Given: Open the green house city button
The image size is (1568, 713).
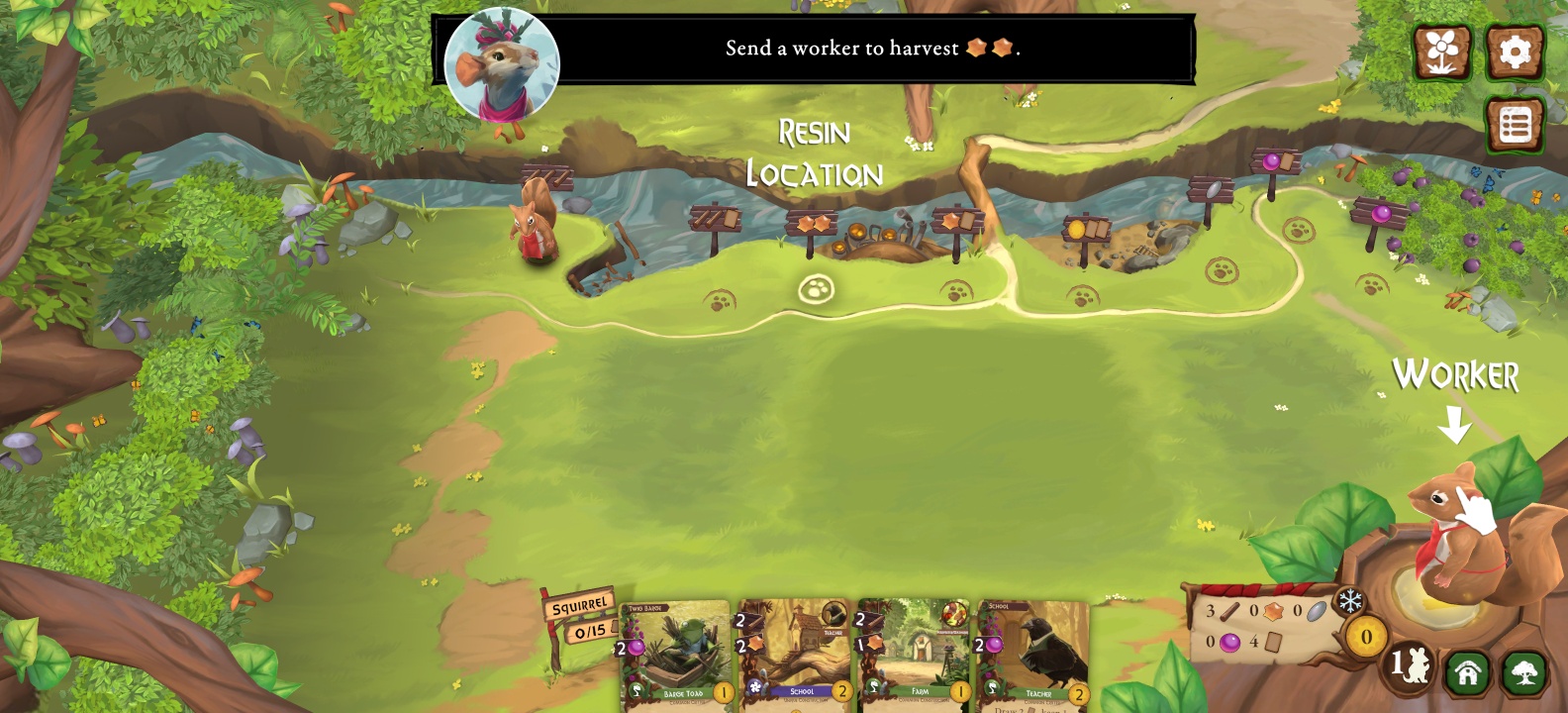Looking at the screenshot, I should pyautogui.click(x=1467, y=672).
